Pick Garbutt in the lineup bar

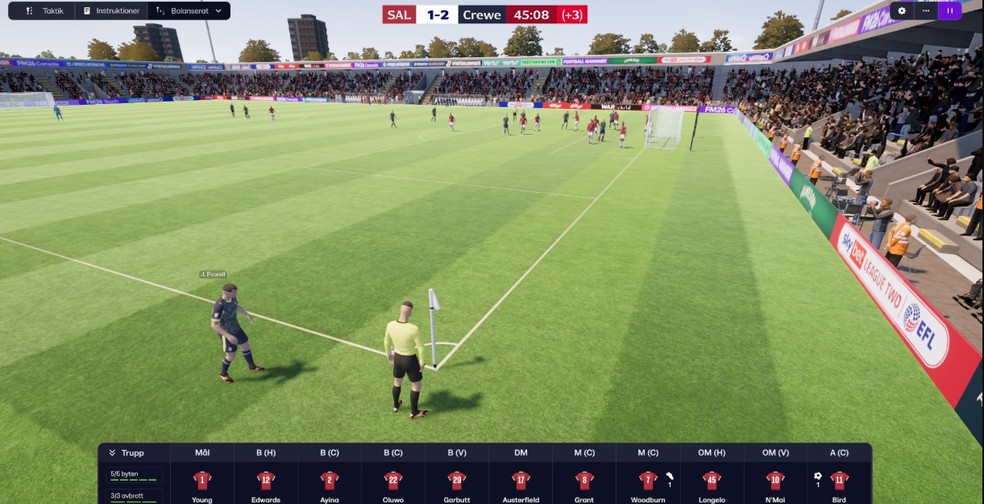point(457,480)
